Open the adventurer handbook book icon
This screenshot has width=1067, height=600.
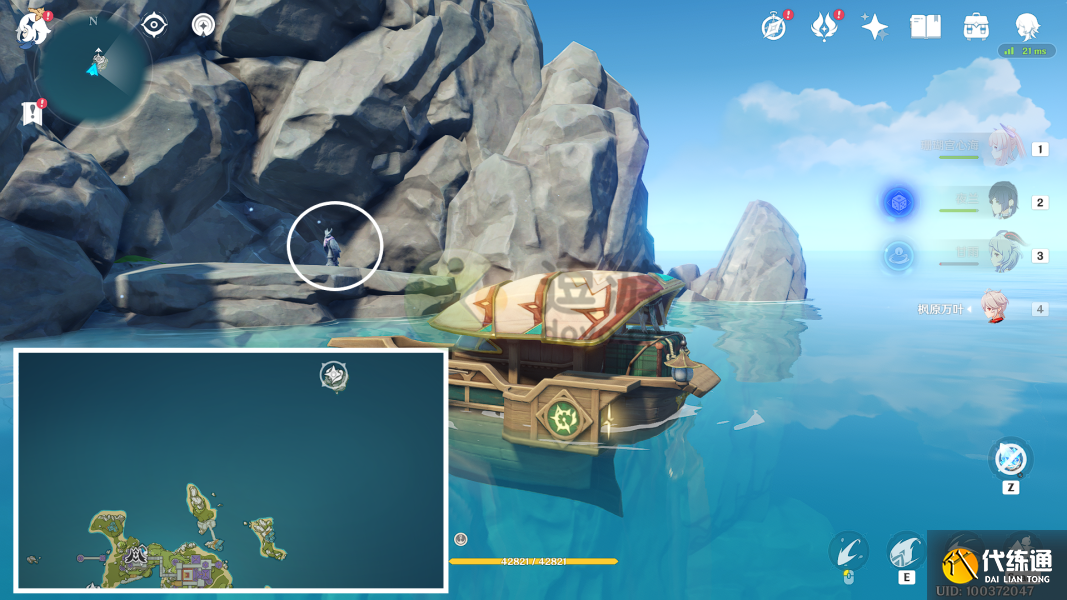click(x=925, y=27)
